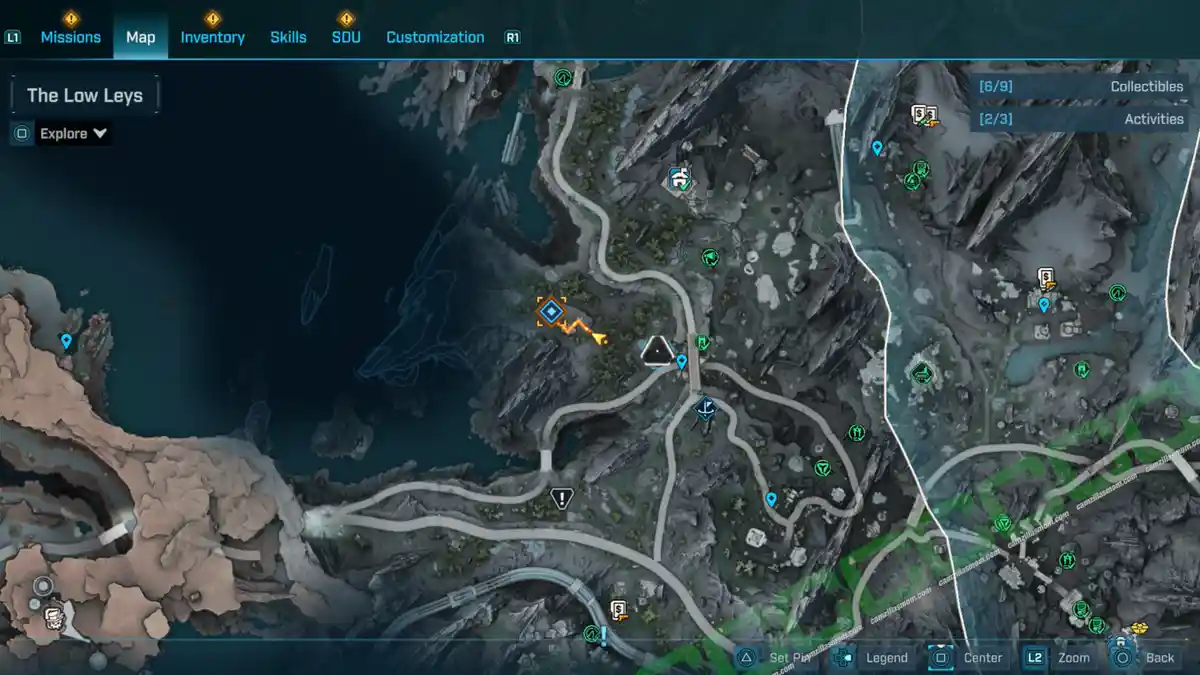This screenshot has height=675, width=1200.
Task: Switch to the Missions tab
Action: [70, 37]
